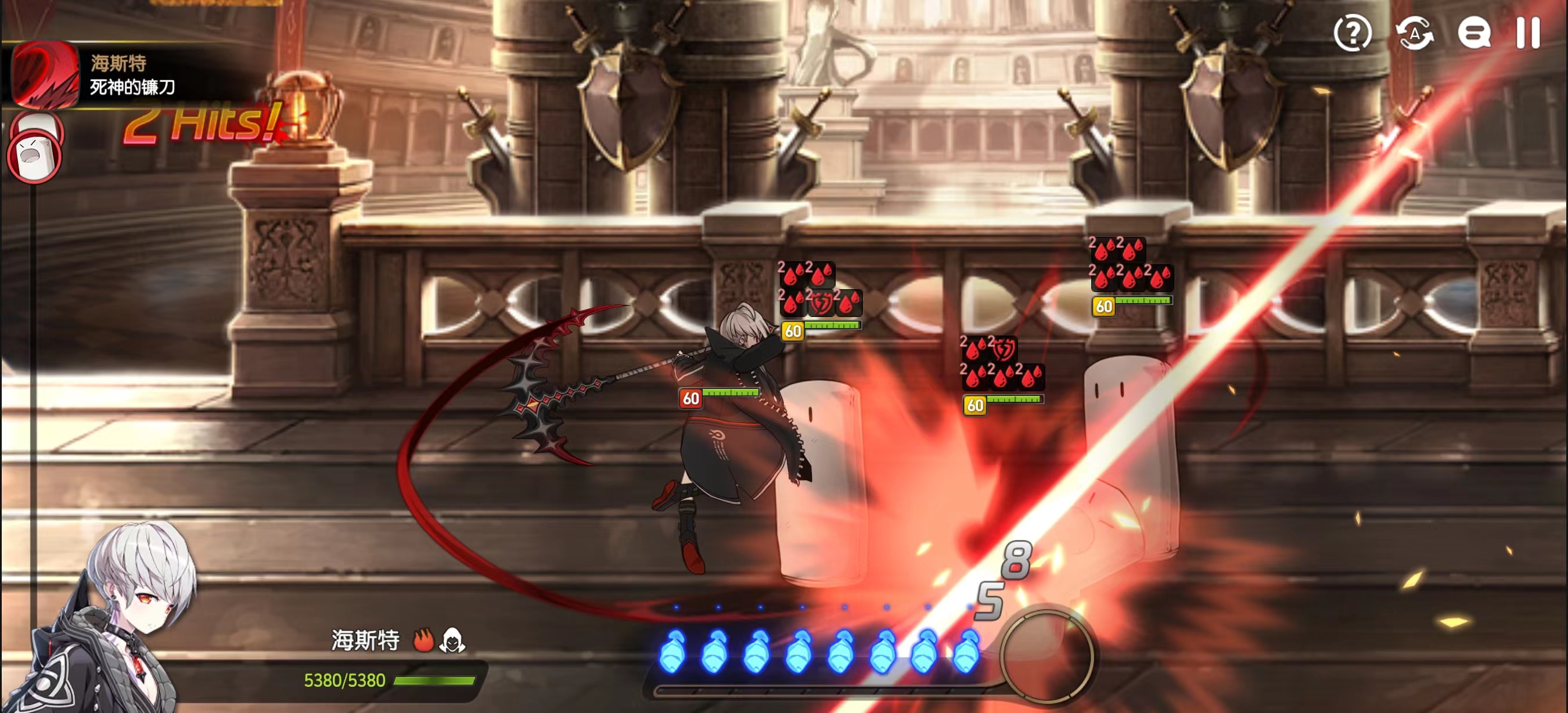Image resolution: width=1568 pixels, height=713 pixels.
Task: Pause the battle
Action: (1527, 33)
